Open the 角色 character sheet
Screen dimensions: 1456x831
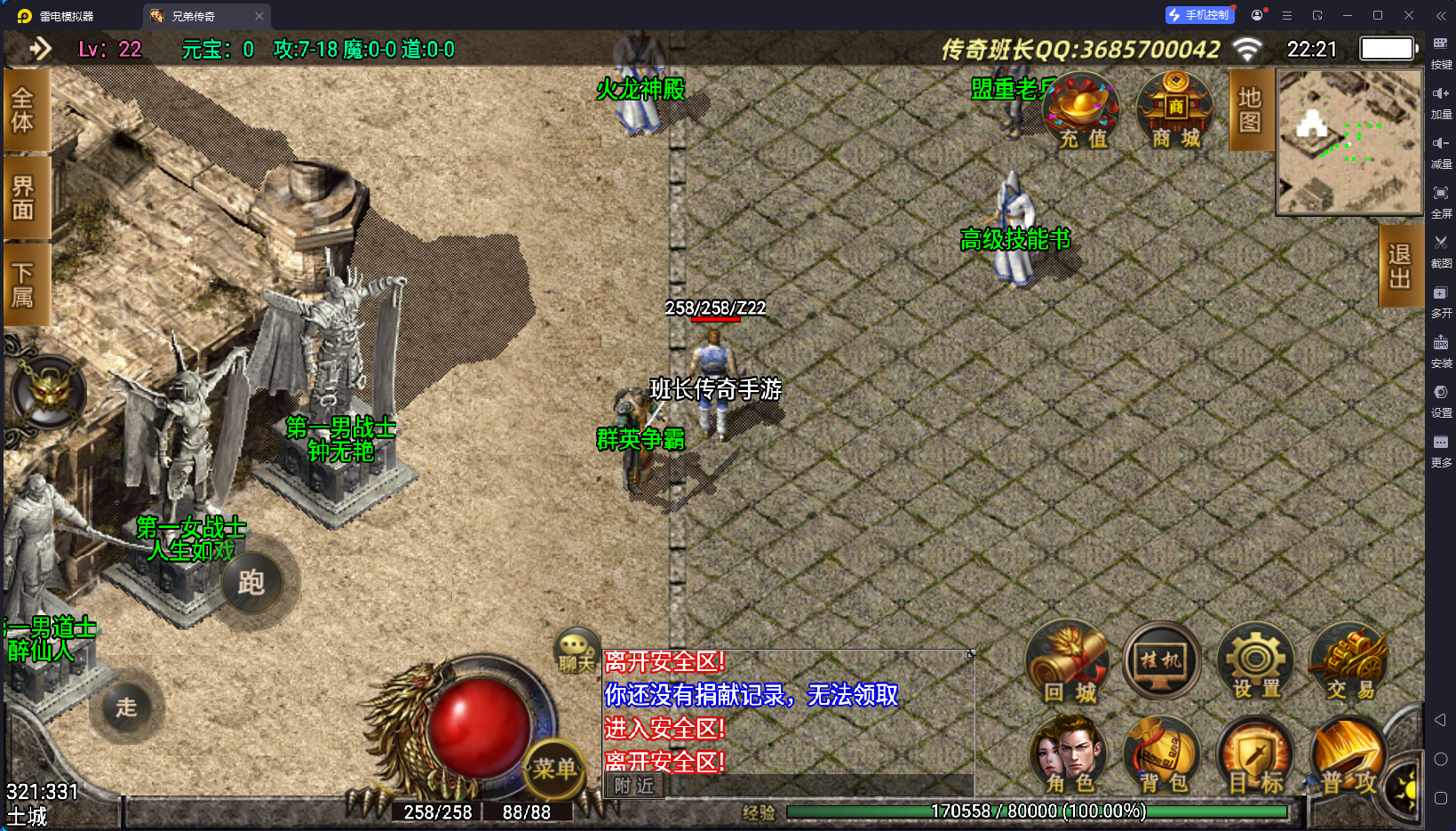click(x=1069, y=755)
